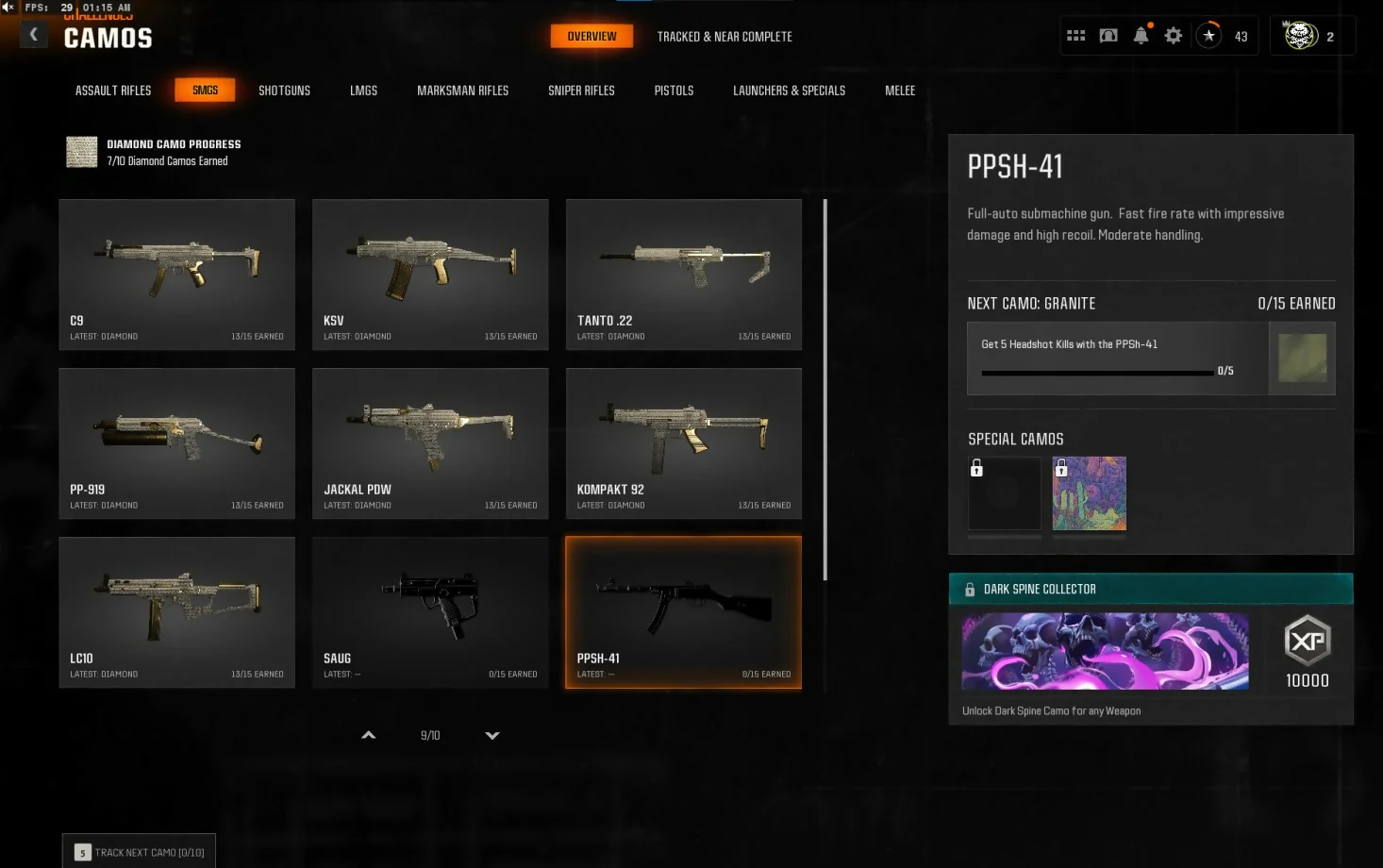Open the Tanto .22 camo tile

tap(683, 274)
